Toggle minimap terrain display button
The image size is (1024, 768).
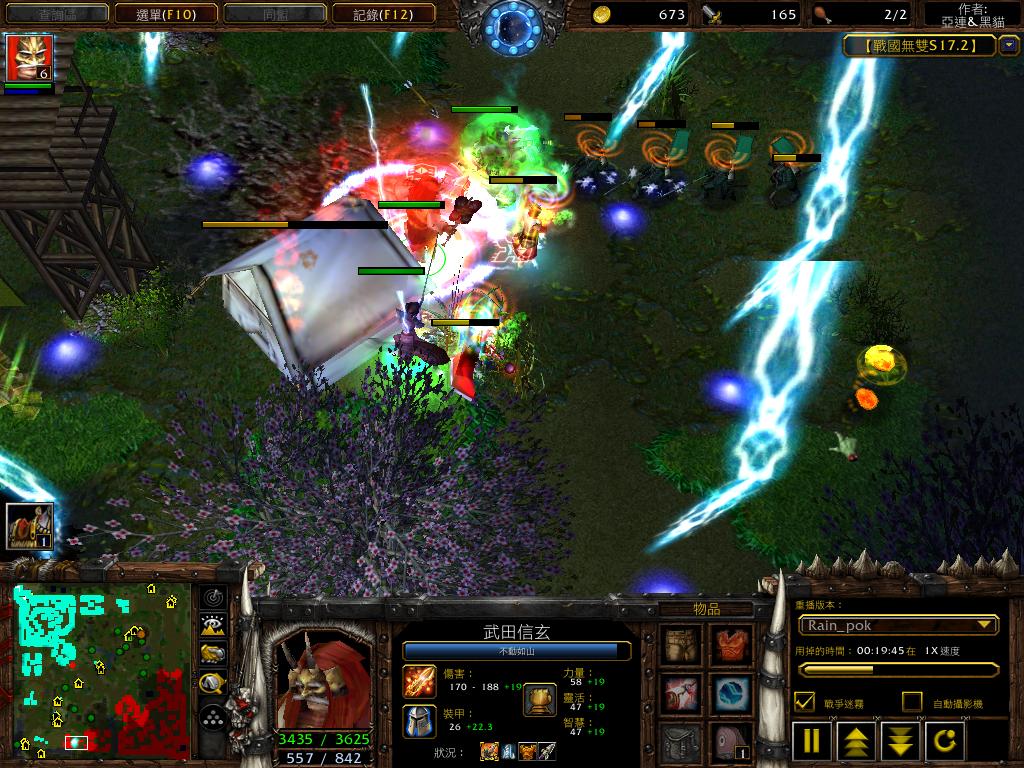[x=213, y=626]
